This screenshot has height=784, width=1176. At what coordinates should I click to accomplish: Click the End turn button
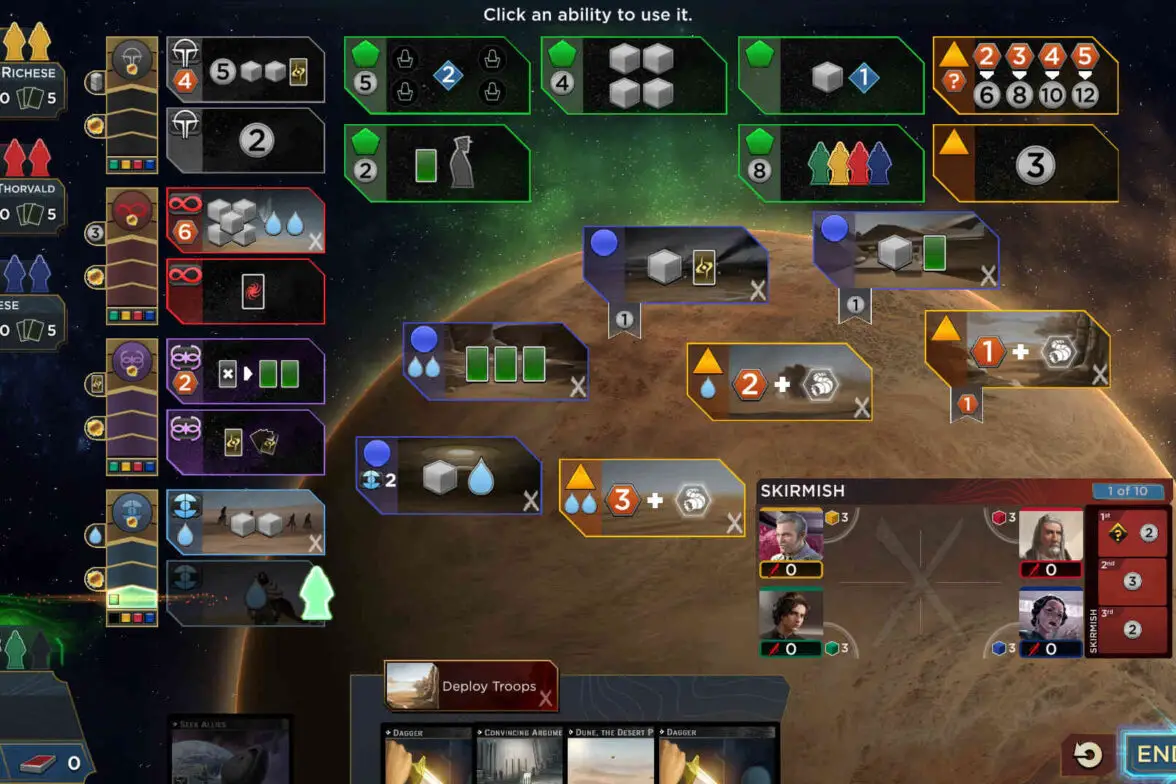(1152, 753)
